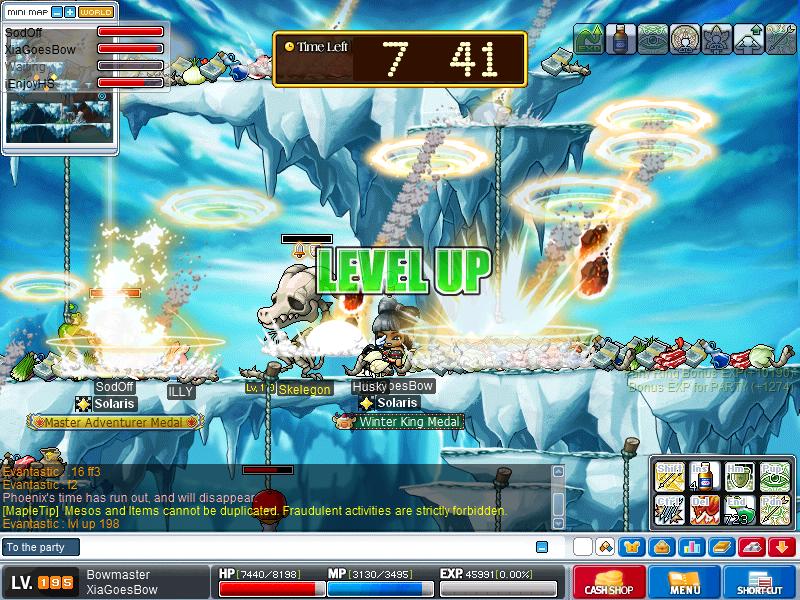Open the Shortcut panel
Screen dimensions: 800x600
[758, 582]
